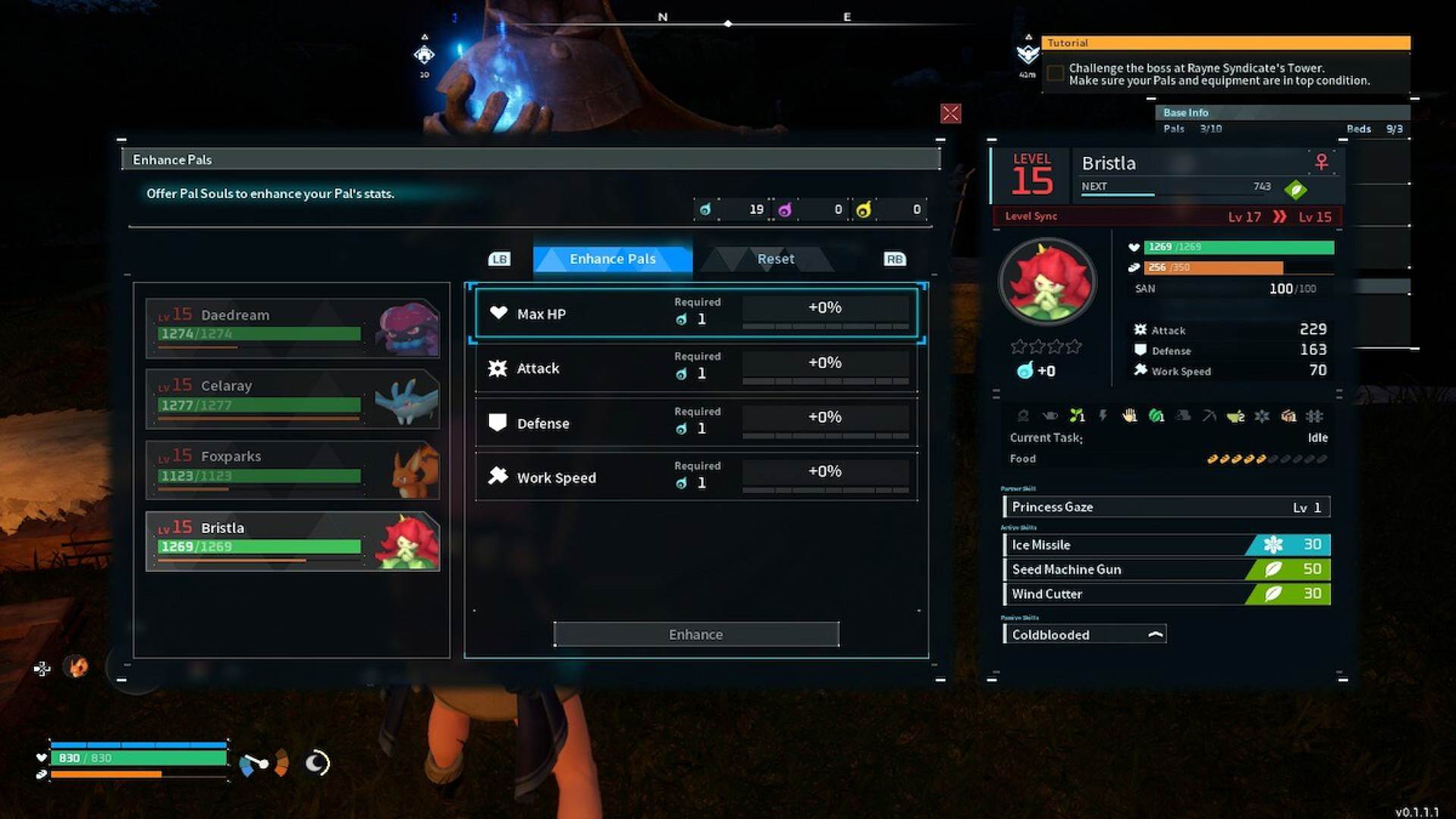Click the Handiwork hand icon
Screen dimensions: 1456x819
click(x=1129, y=416)
